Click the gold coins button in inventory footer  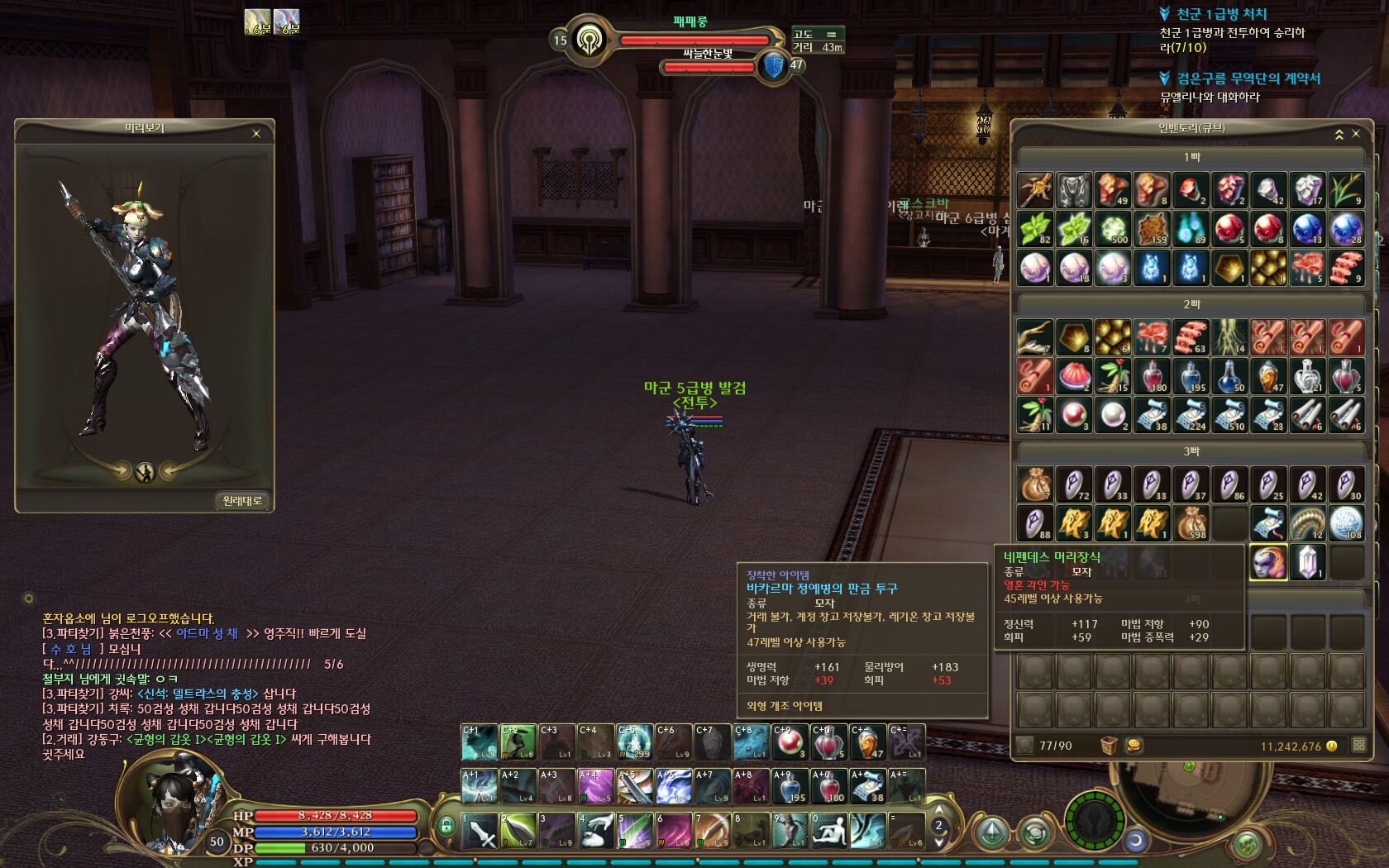pyautogui.click(x=1134, y=746)
